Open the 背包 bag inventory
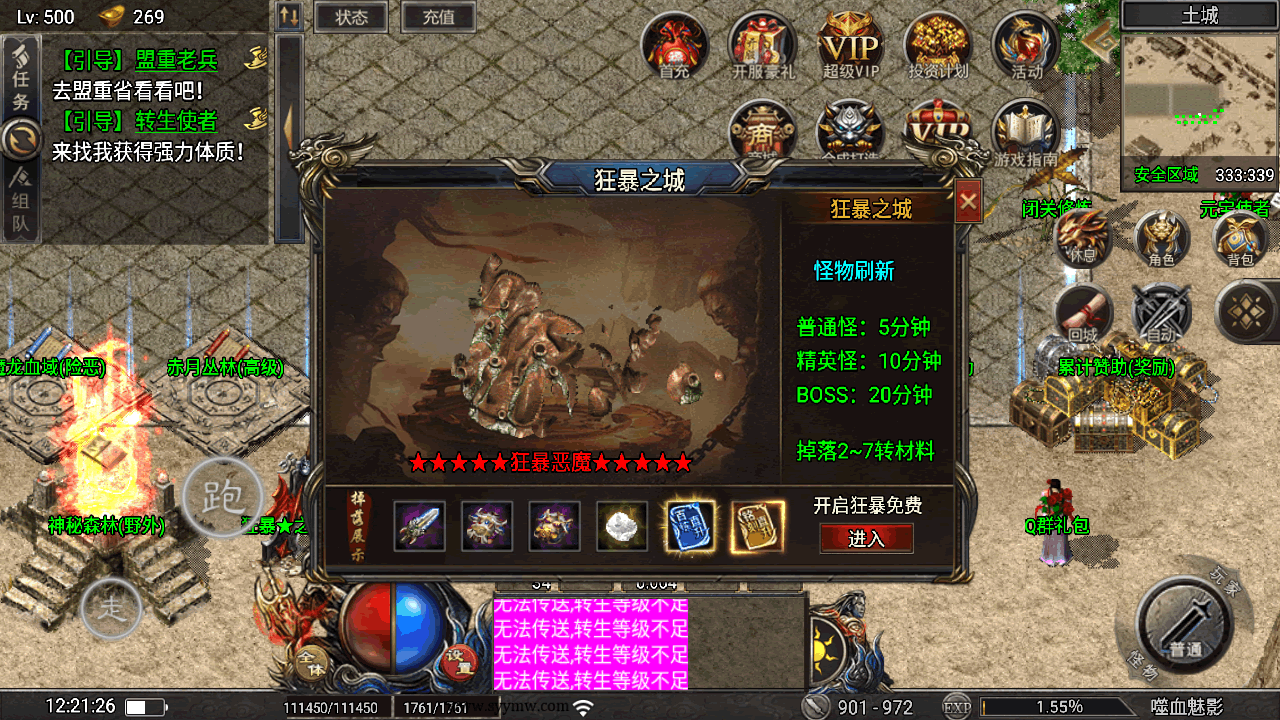The width and height of the screenshot is (1280, 720). [x=1240, y=238]
